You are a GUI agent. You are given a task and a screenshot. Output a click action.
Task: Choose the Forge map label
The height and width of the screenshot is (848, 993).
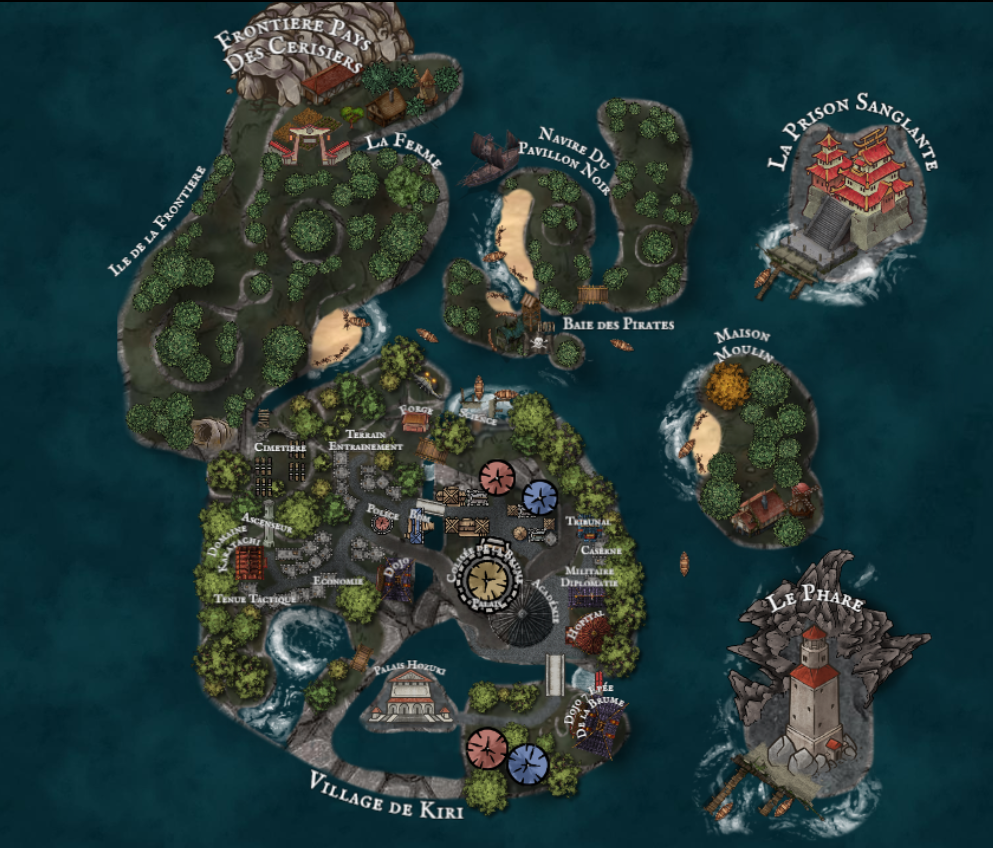[x=415, y=411]
